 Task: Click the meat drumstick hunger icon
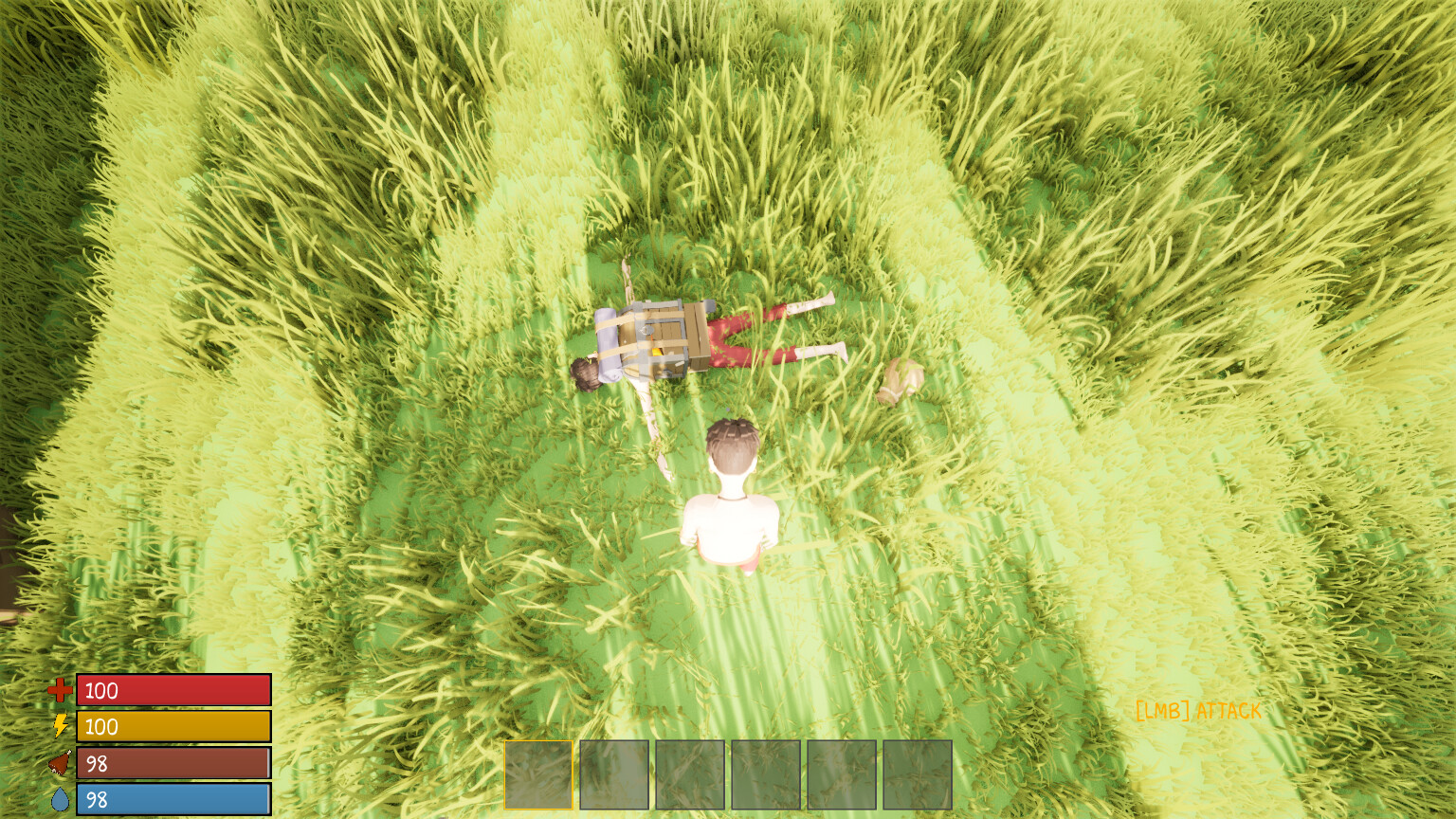click(x=59, y=762)
